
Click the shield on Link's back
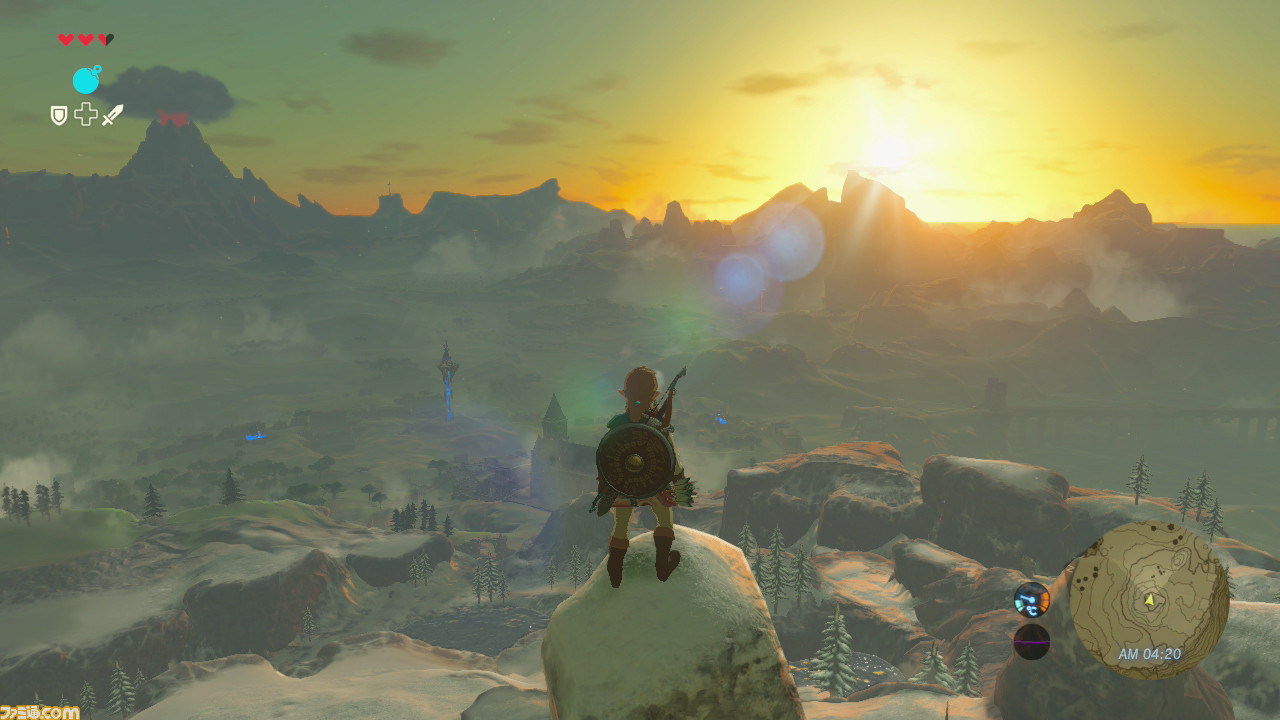click(x=636, y=460)
